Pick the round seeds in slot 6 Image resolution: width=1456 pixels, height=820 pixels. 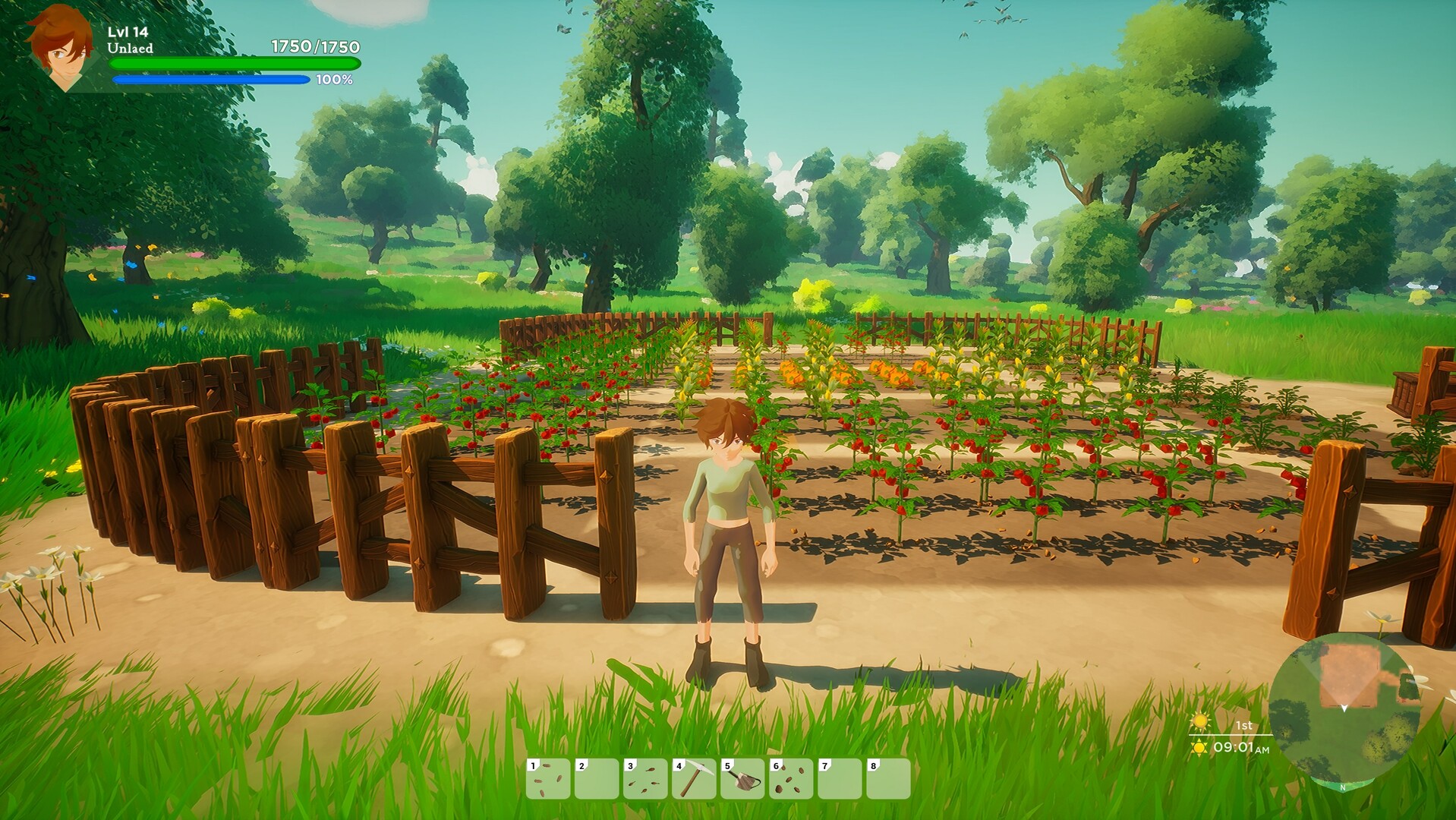point(791,778)
